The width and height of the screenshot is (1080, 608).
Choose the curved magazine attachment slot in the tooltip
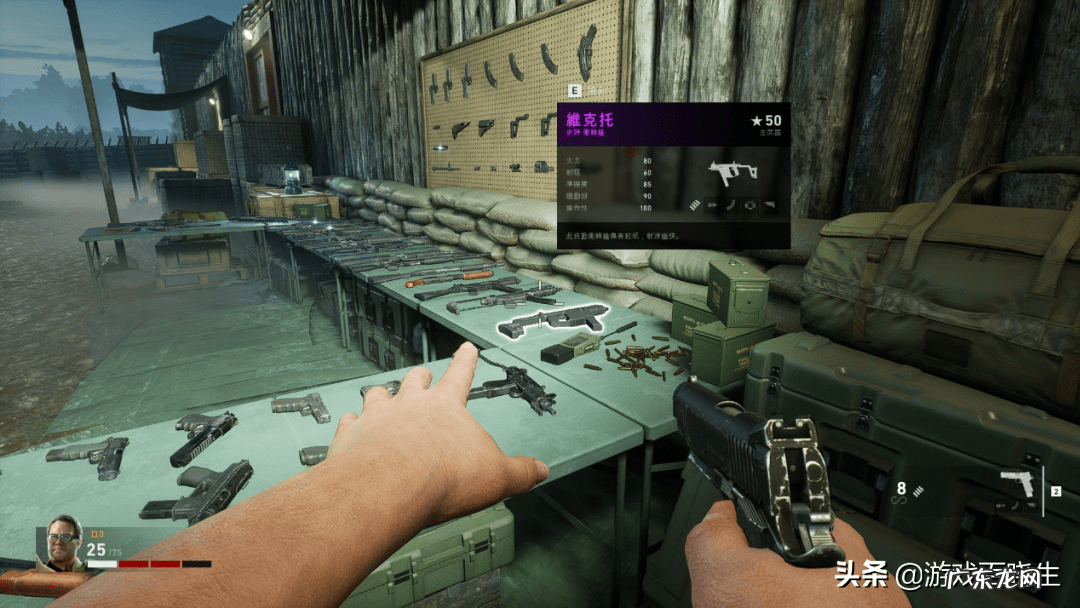click(x=731, y=206)
